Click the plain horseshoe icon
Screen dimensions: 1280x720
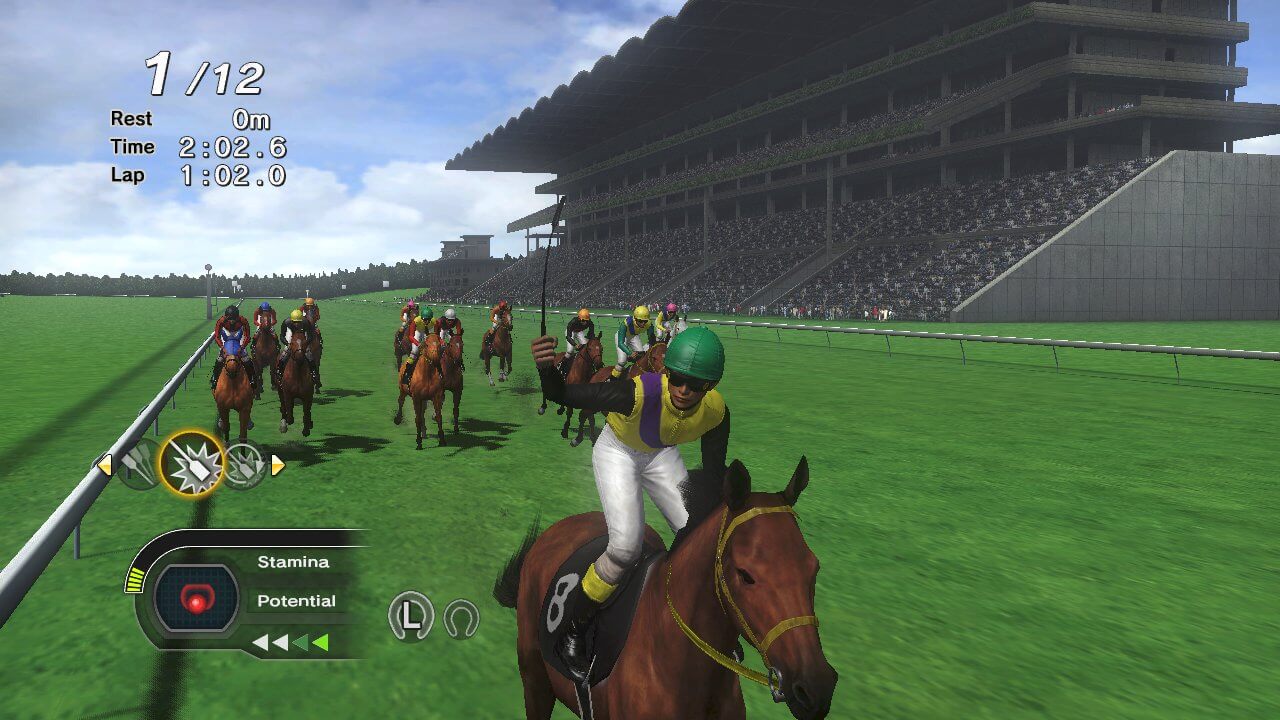coord(461,618)
